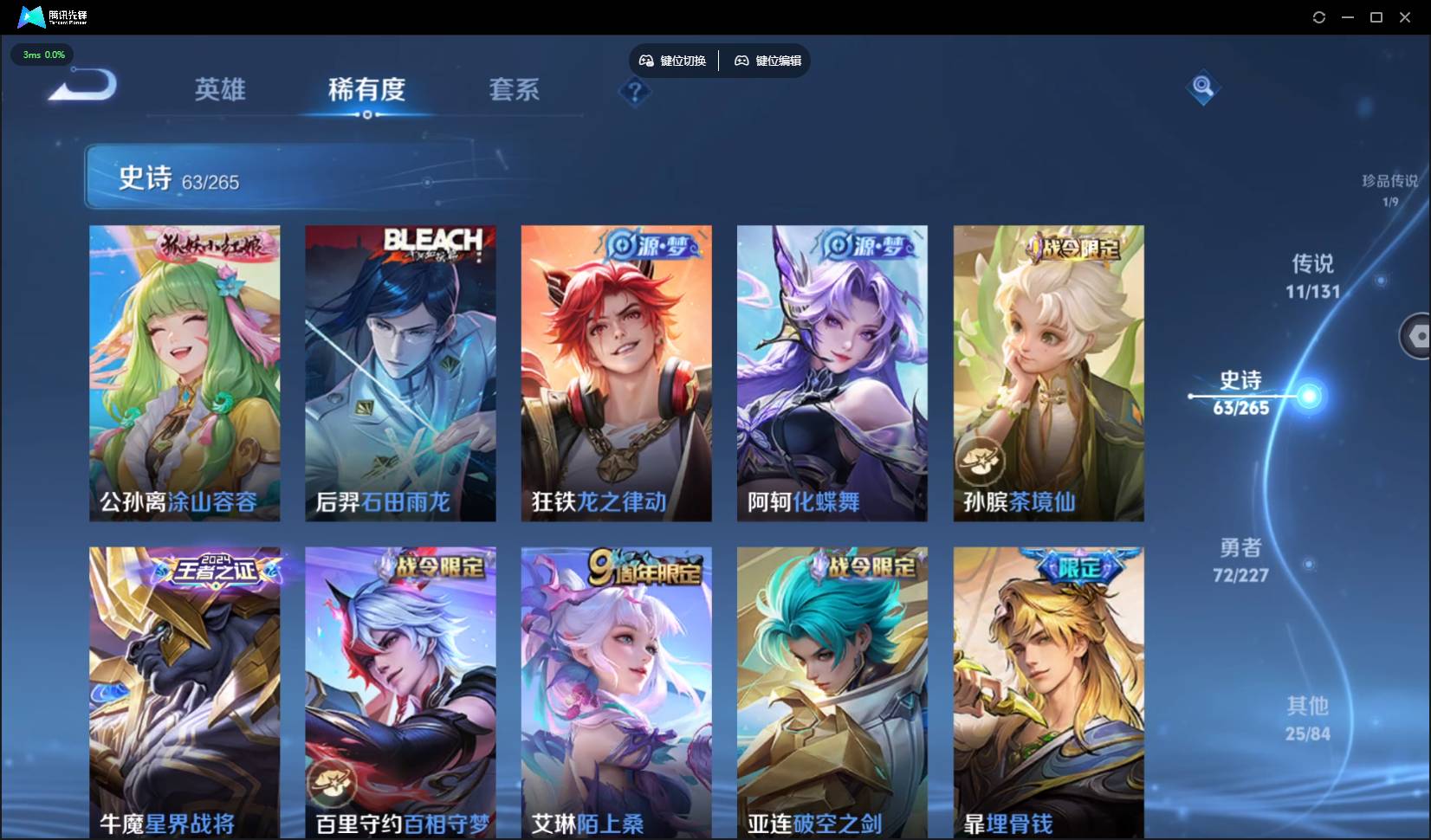The image size is (1431, 840).
Task: Click the help question mark icon
Action: (x=636, y=92)
